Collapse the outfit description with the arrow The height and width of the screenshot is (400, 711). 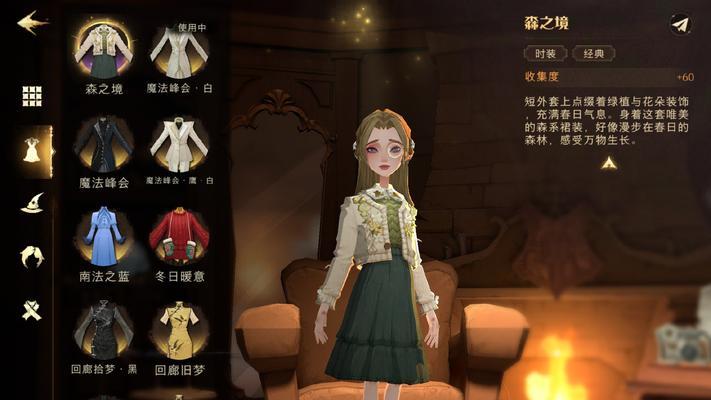tap(607, 163)
